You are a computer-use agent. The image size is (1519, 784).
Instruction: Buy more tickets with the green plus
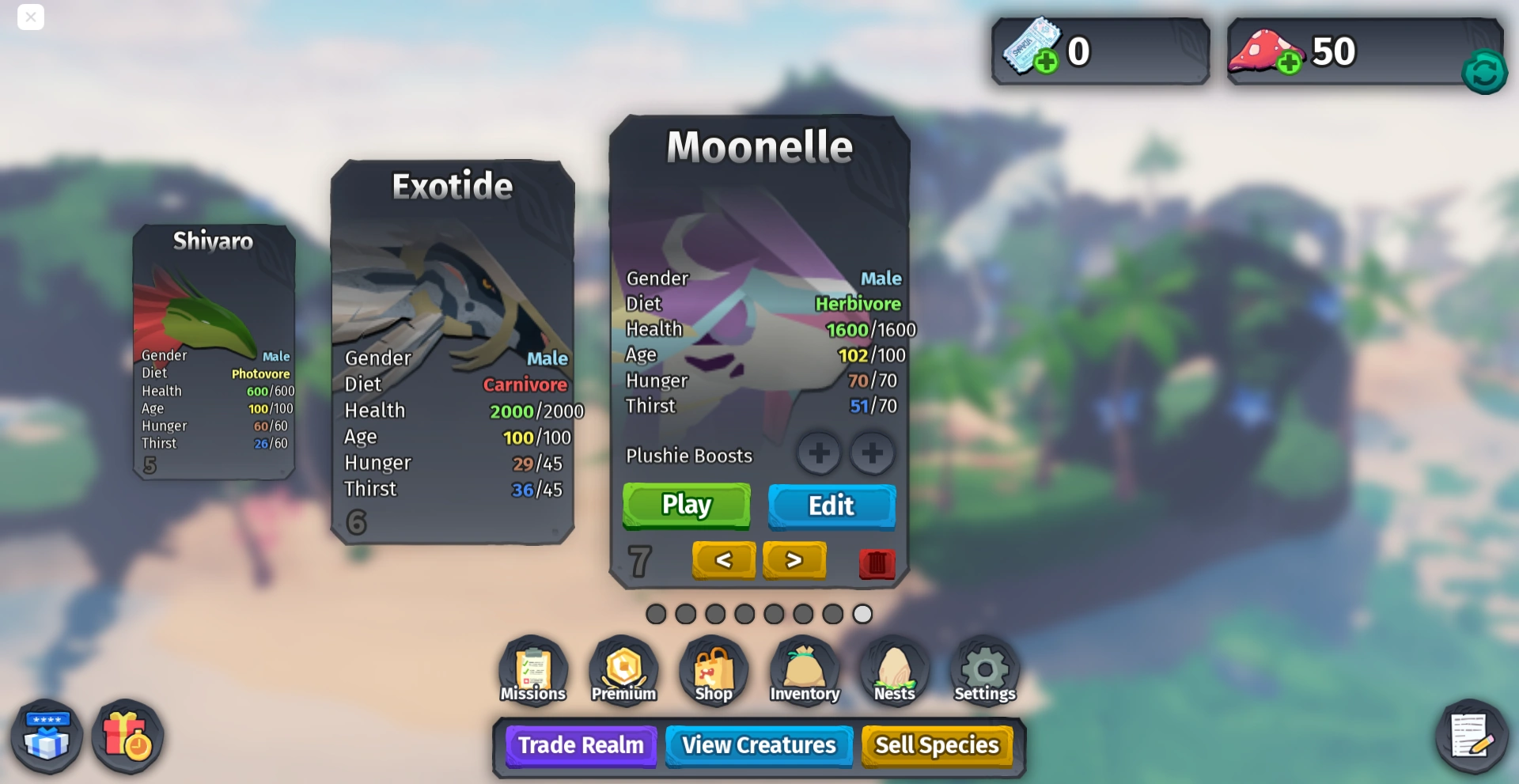(1046, 62)
